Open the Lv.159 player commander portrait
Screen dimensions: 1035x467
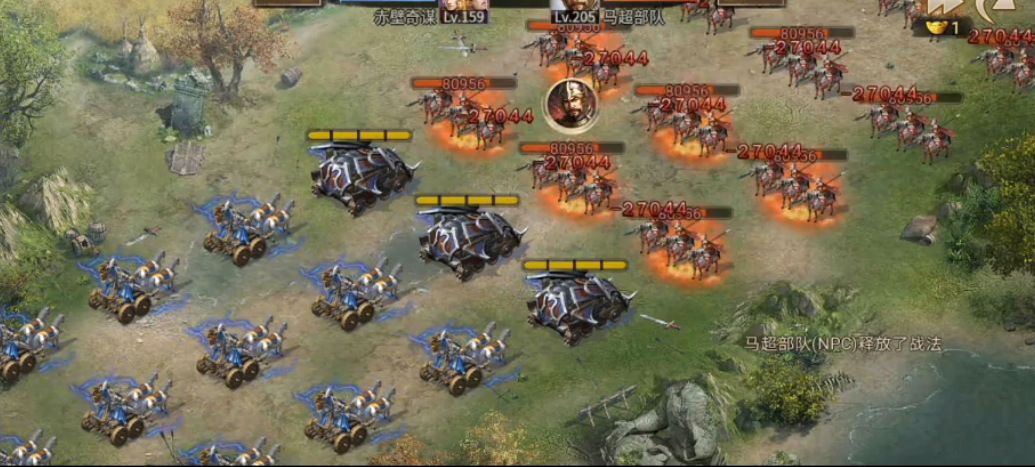pyautogui.click(x=463, y=6)
